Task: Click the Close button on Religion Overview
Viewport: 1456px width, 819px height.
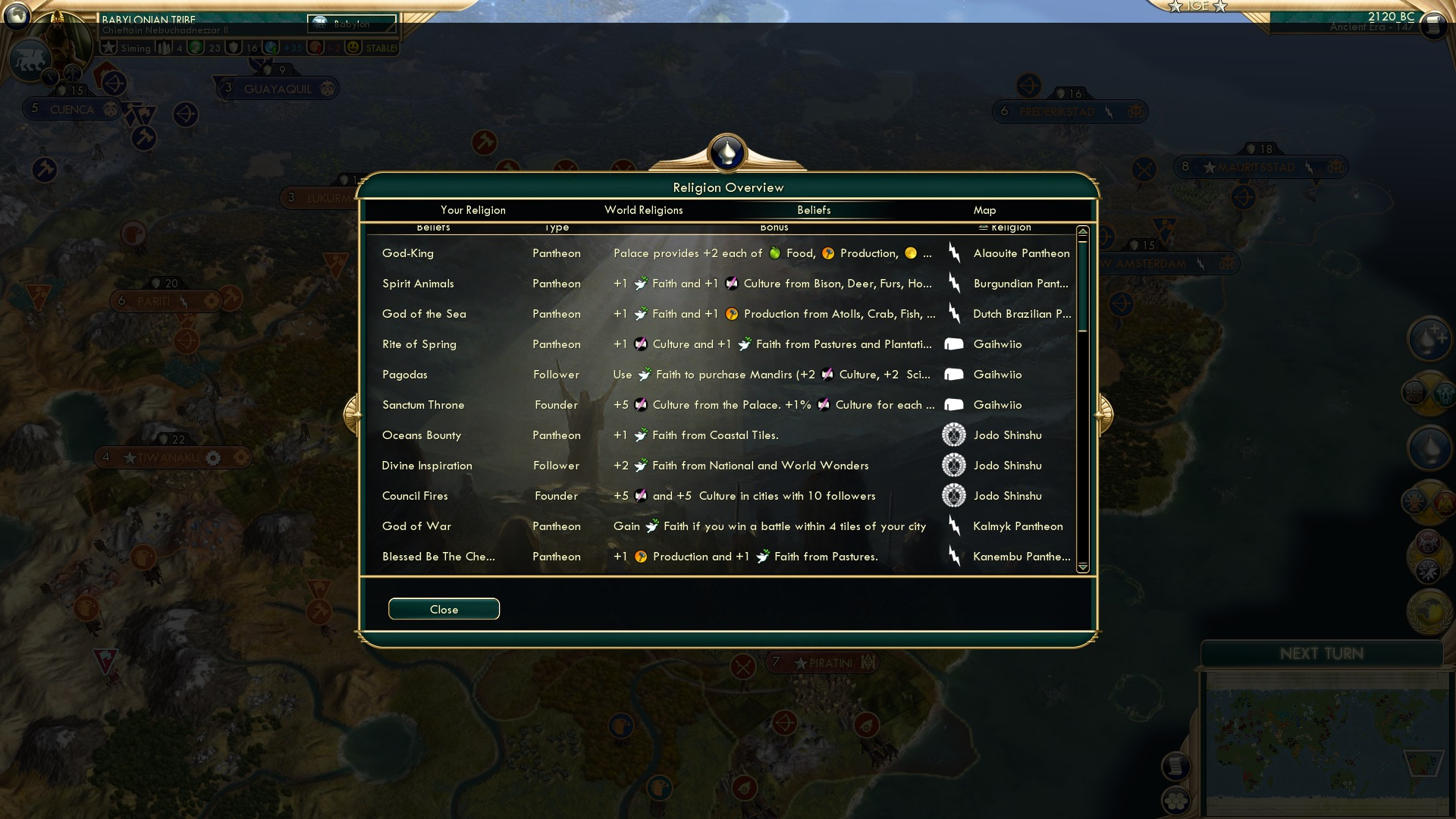Action: 444,609
